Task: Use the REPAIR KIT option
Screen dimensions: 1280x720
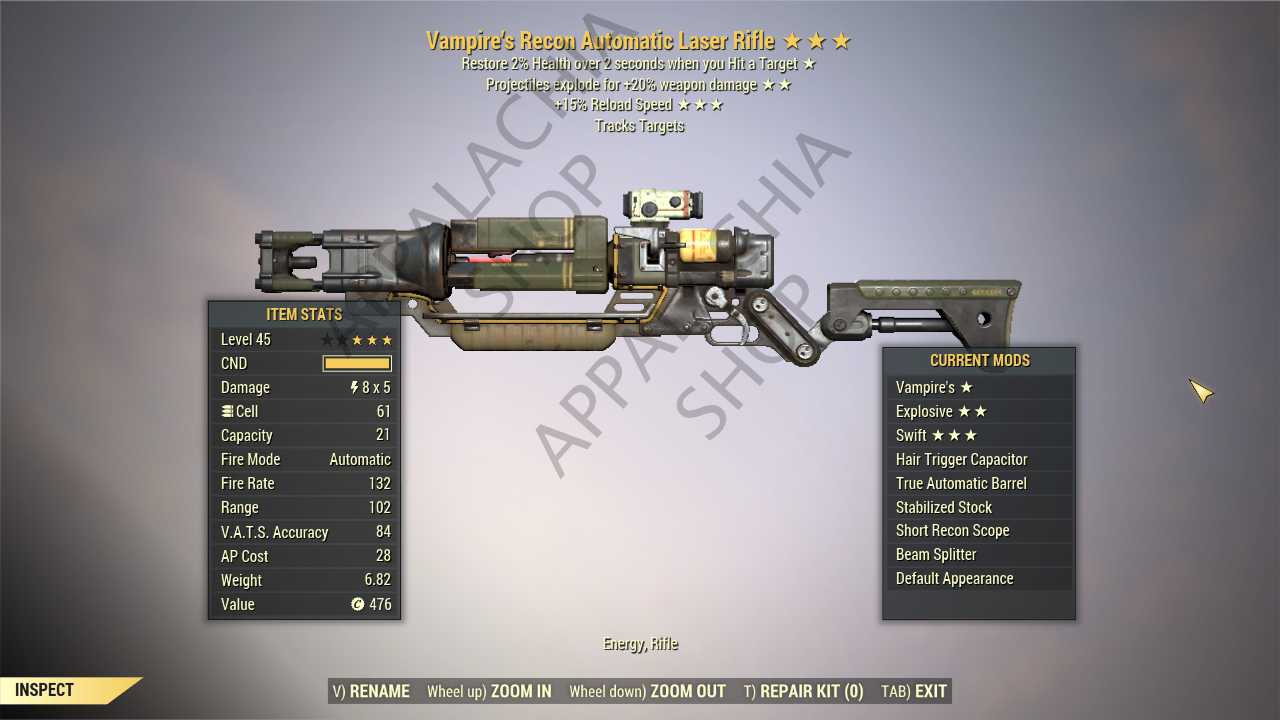Action: [x=803, y=691]
